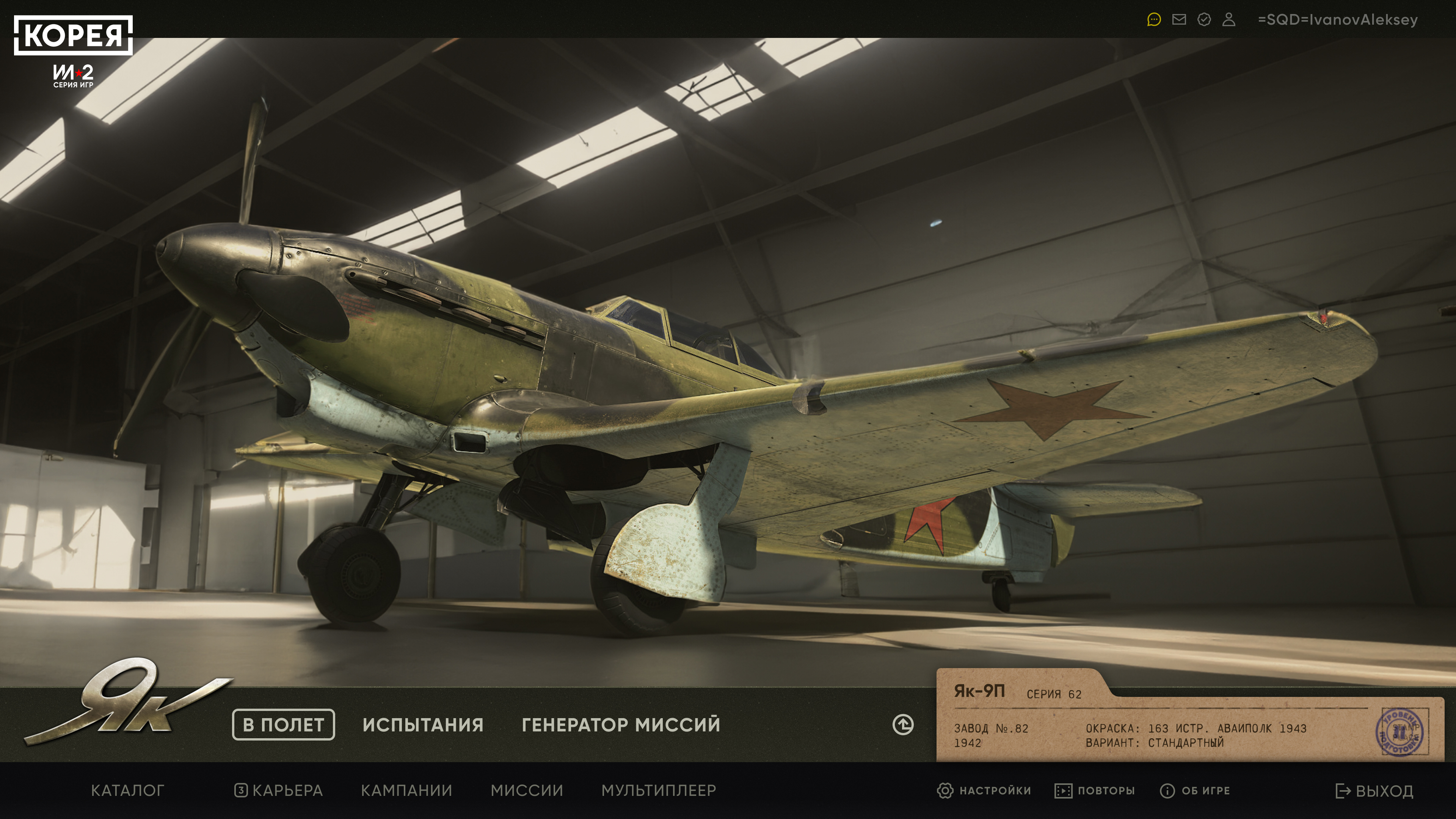Viewport: 1456px width, 819px height.
Task: Open the МИССИИ list
Action: coord(527,790)
